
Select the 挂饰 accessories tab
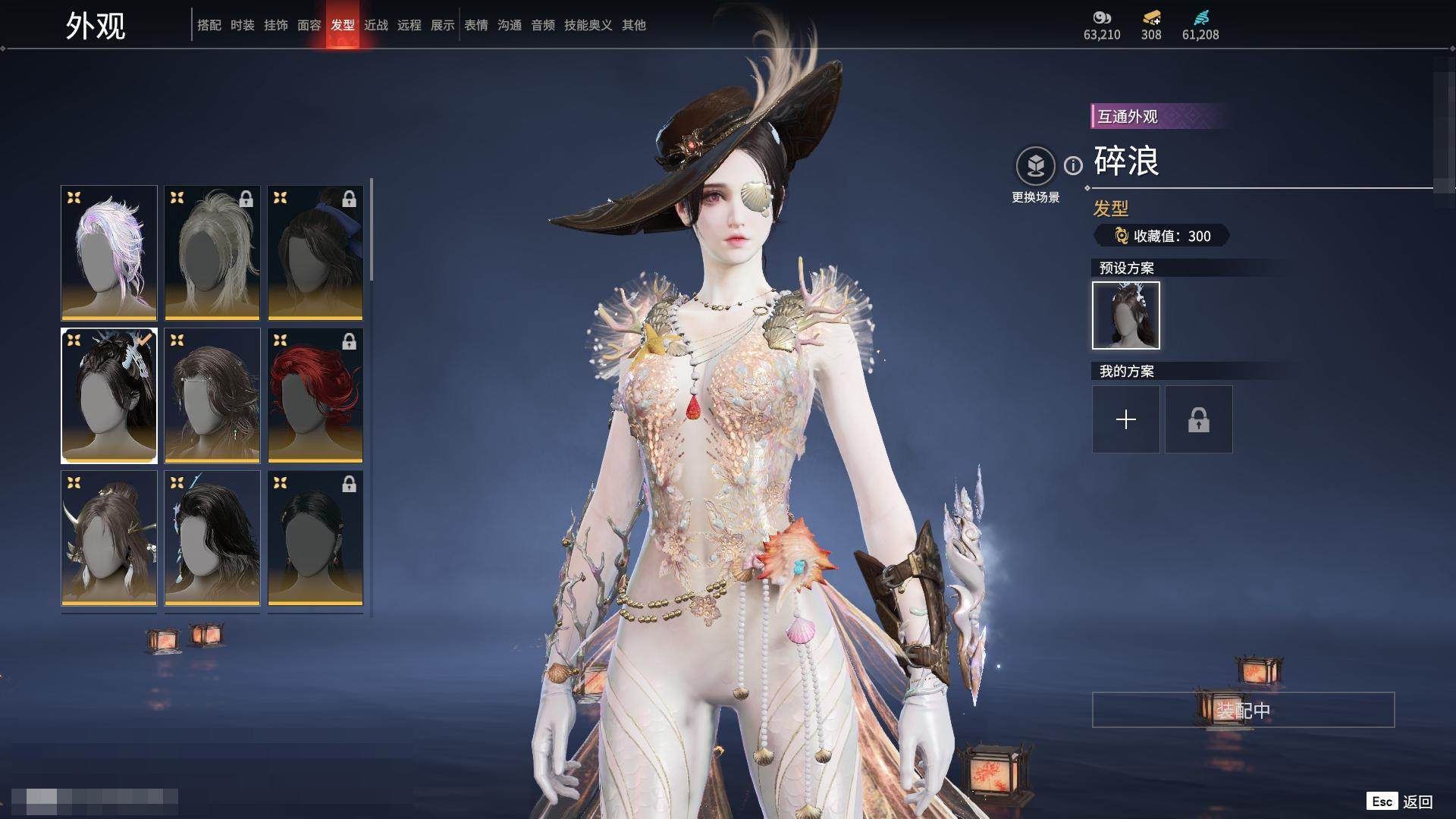tap(276, 25)
